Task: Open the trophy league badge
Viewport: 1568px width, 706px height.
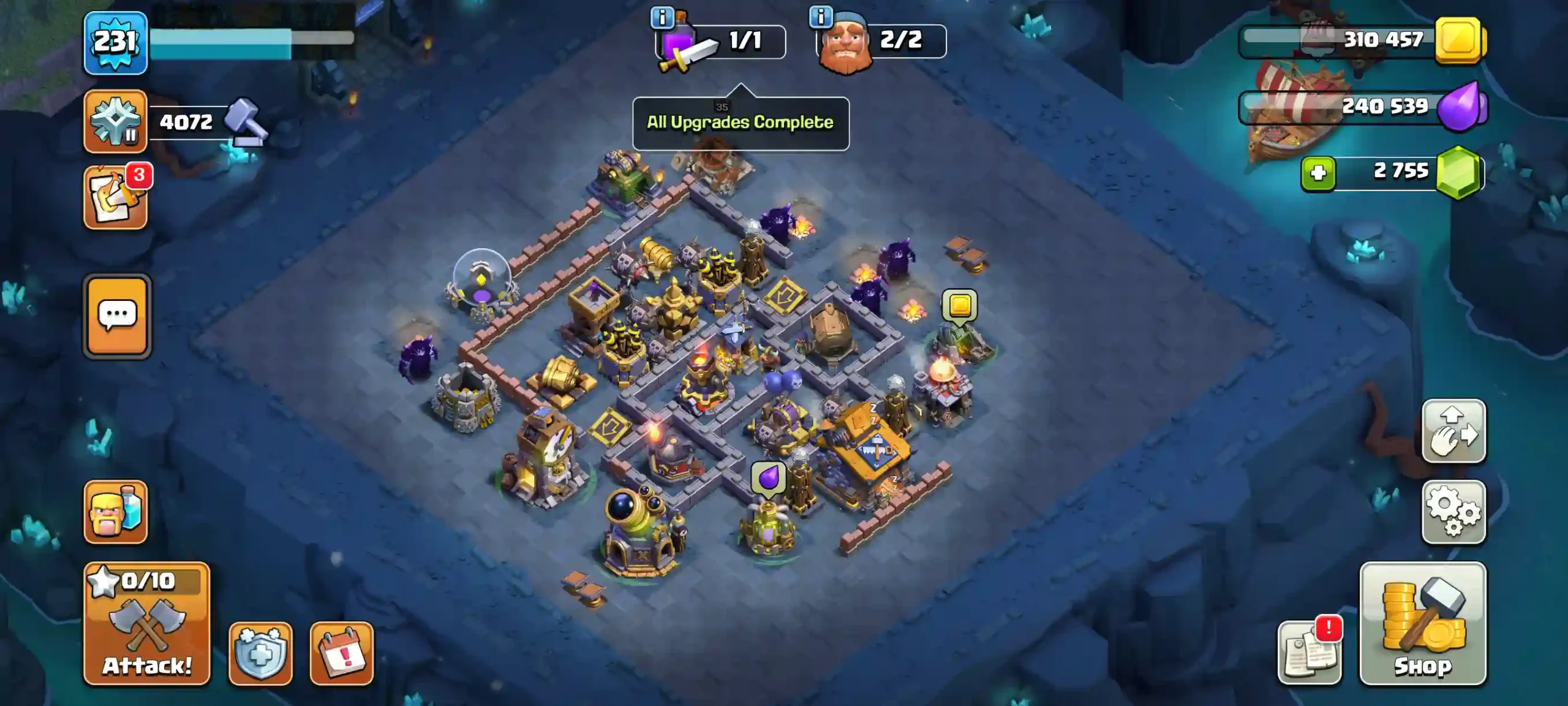Action: click(x=115, y=121)
